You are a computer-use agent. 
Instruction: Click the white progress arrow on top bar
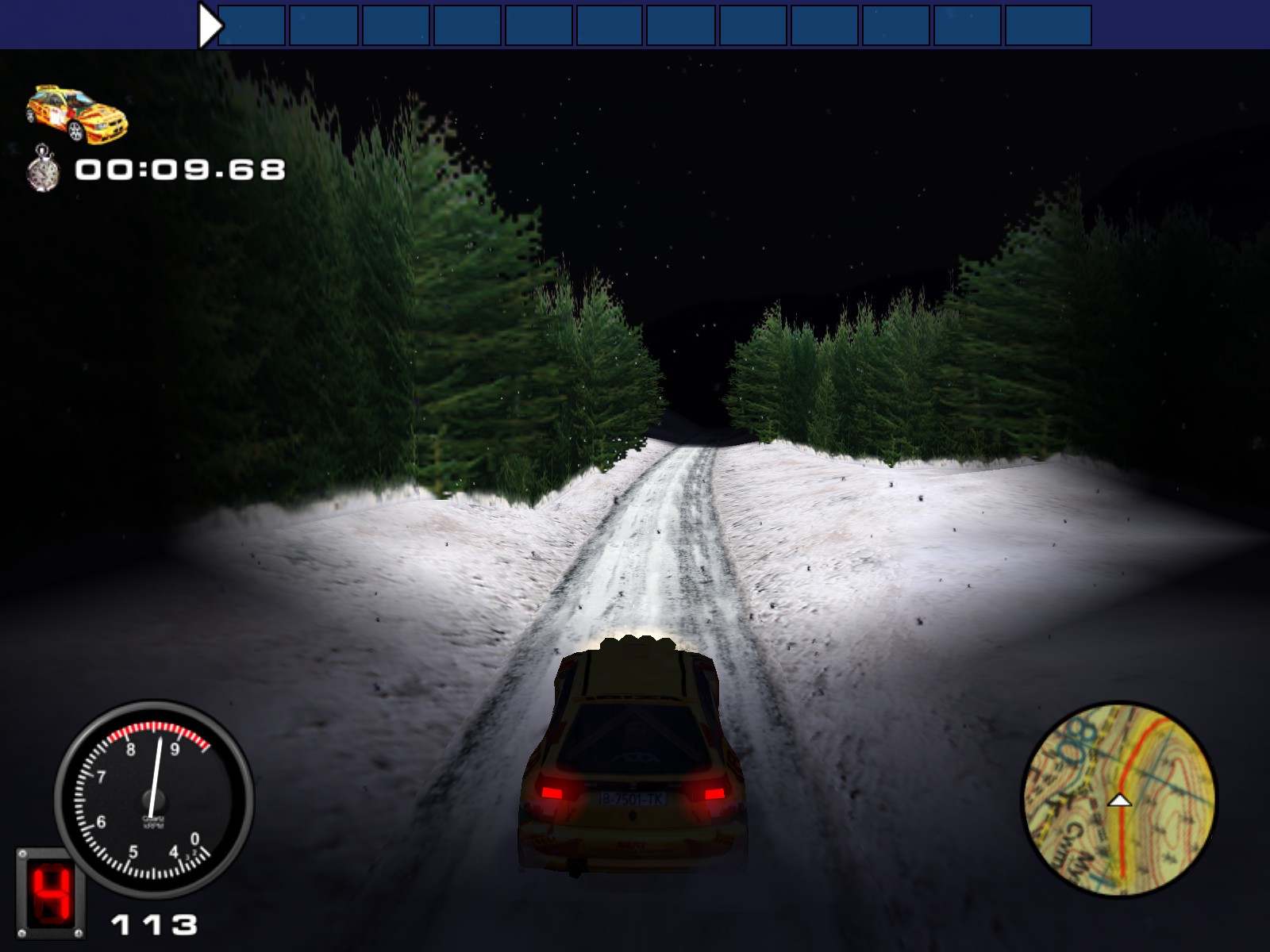208,22
